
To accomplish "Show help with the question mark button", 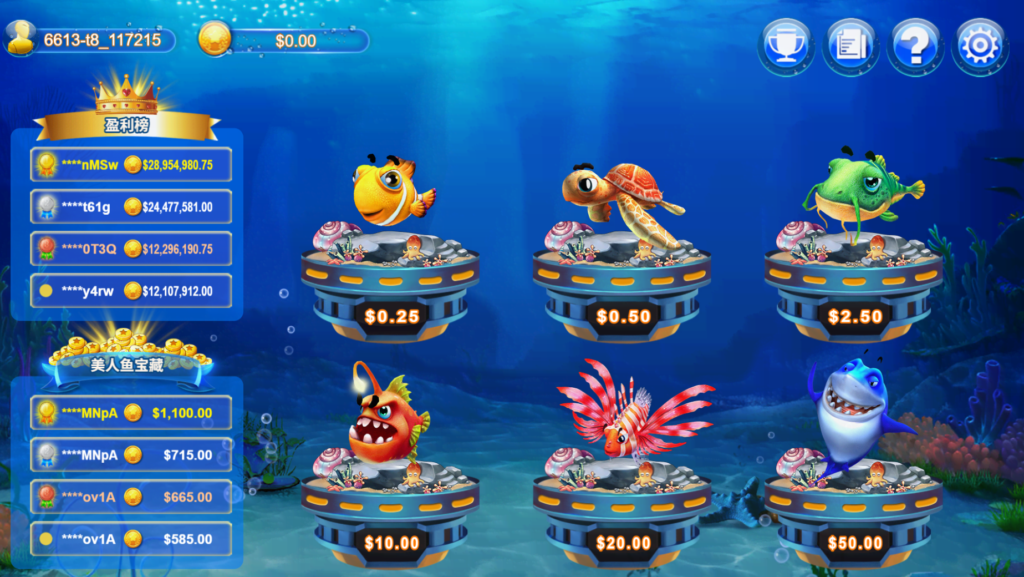I will [x=915, y=46].
